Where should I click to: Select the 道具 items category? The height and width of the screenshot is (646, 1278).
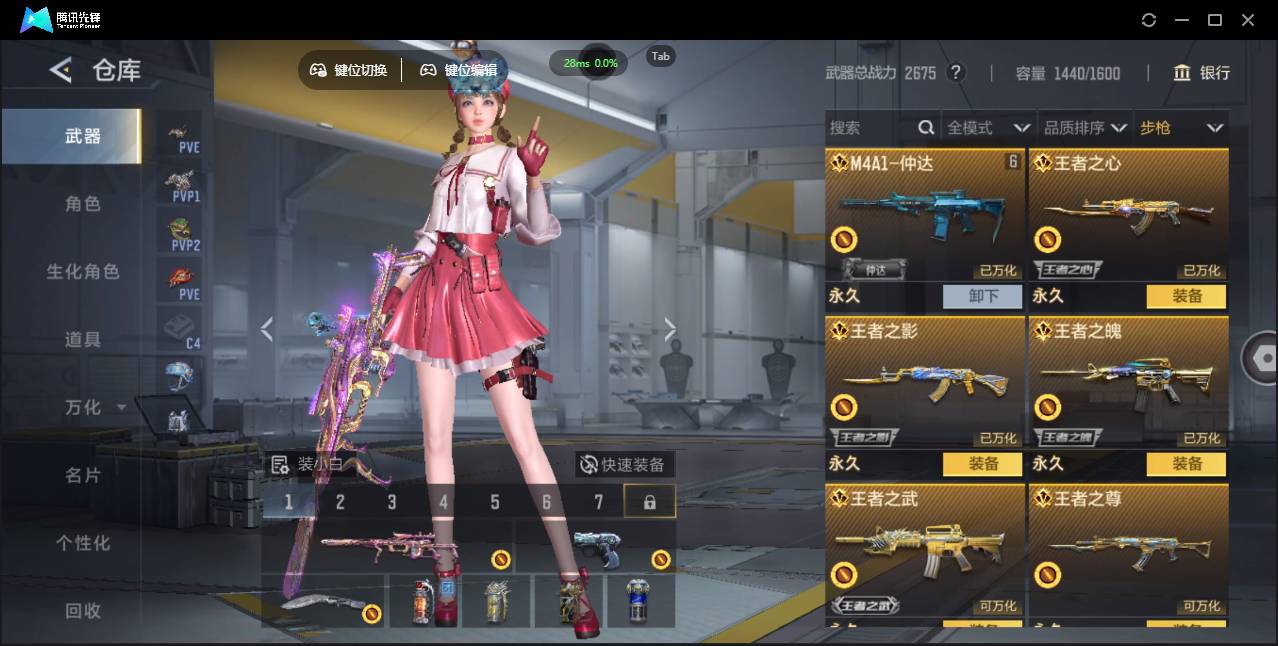click(83, 340)
